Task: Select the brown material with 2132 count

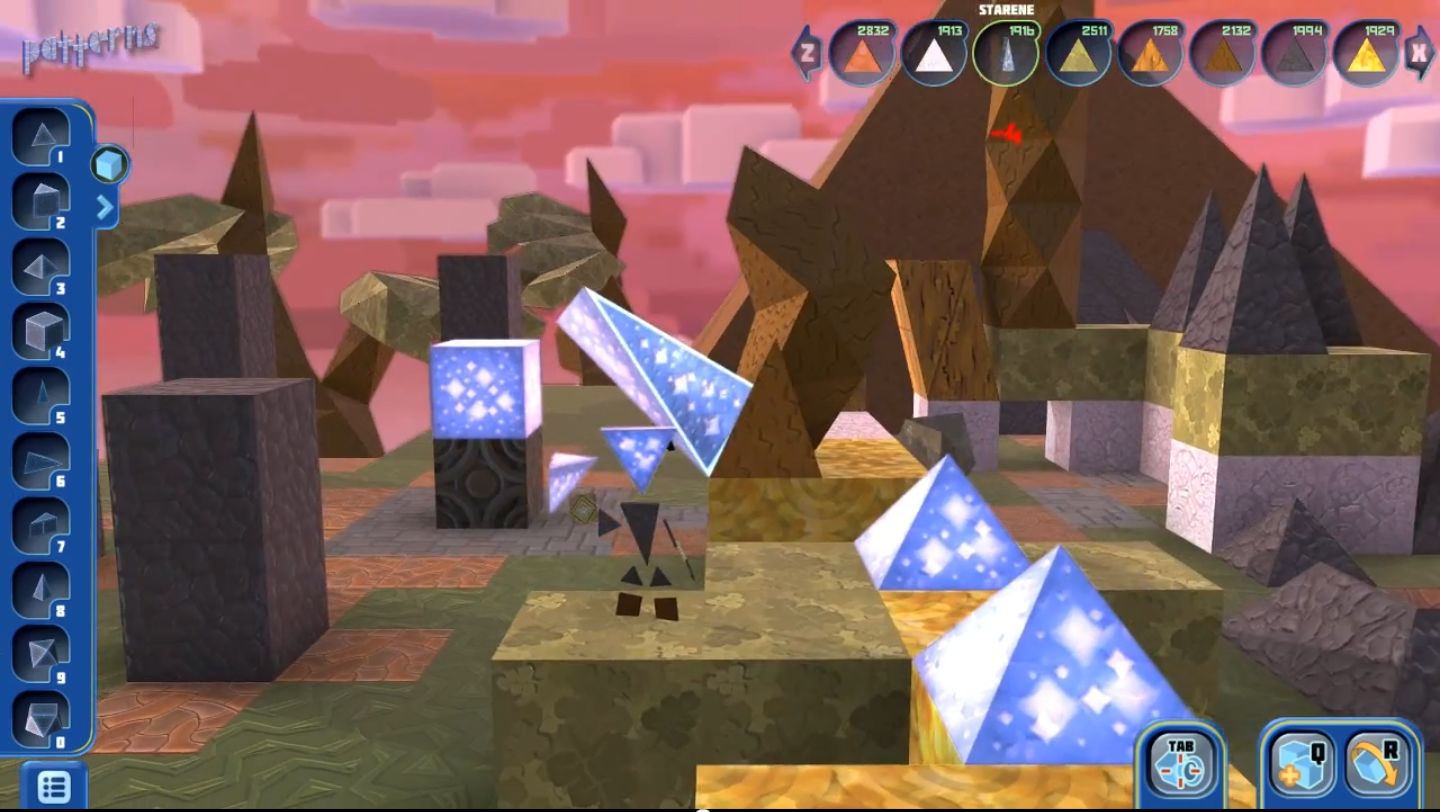Action: 1223,53
